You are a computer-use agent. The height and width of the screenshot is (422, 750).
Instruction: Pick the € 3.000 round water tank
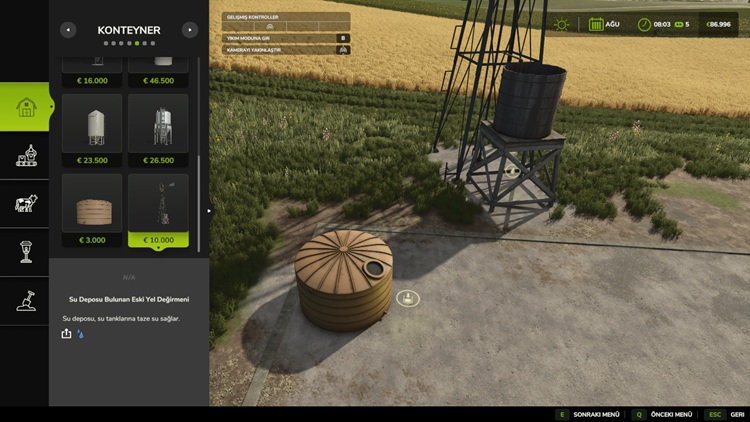click(x=92, y=209)
